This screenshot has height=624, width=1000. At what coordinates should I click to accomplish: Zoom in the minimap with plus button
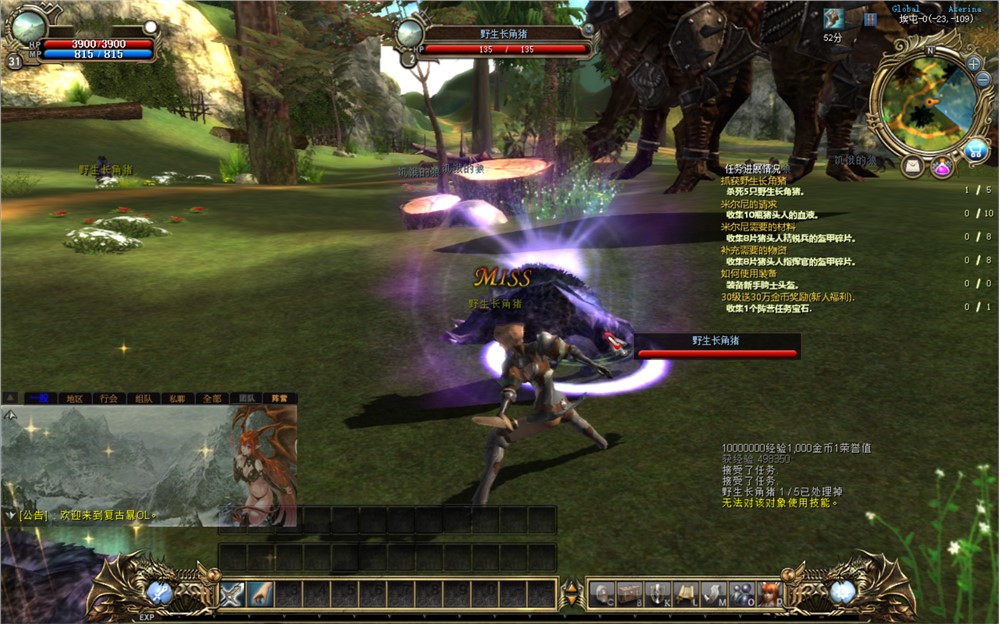click(974, 63)
